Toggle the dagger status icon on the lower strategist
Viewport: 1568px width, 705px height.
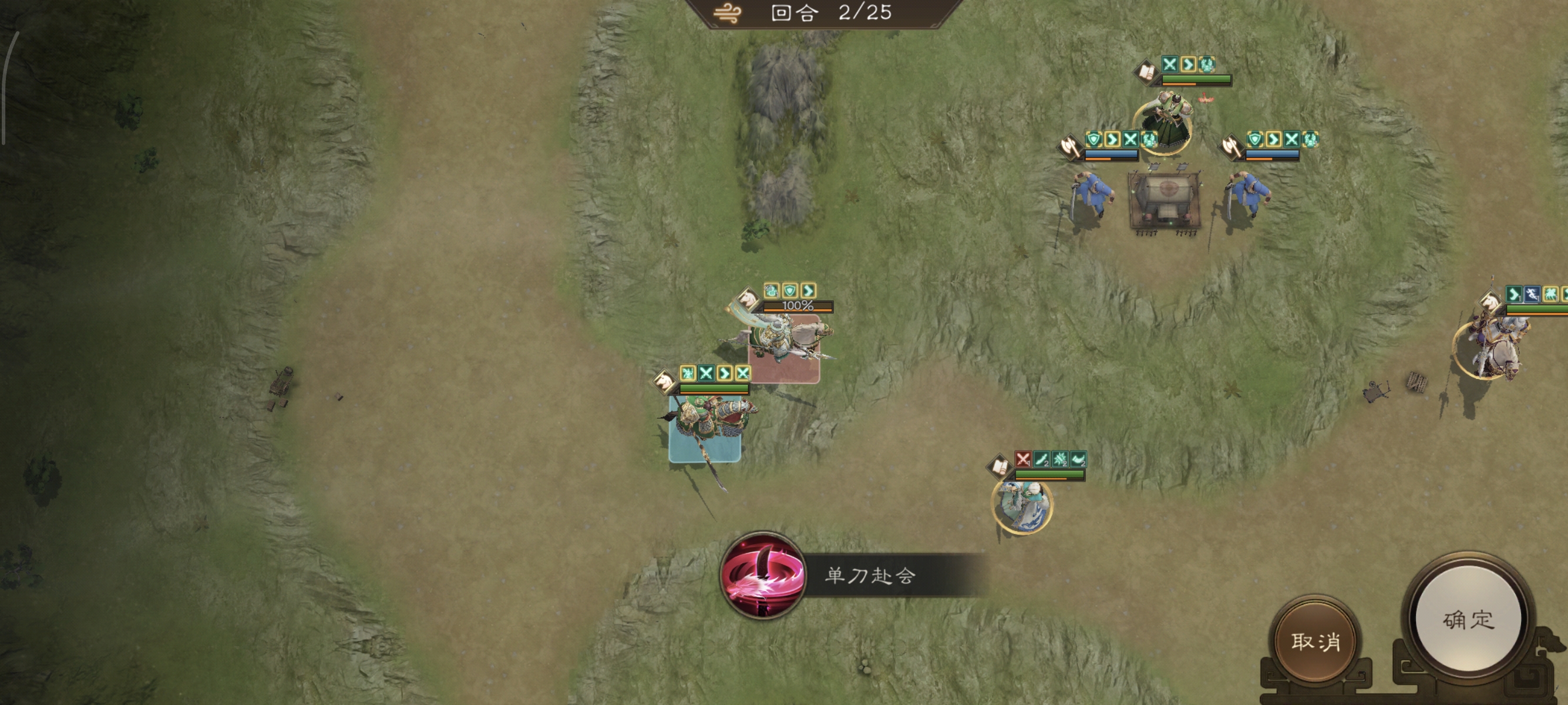[1041, 458]
